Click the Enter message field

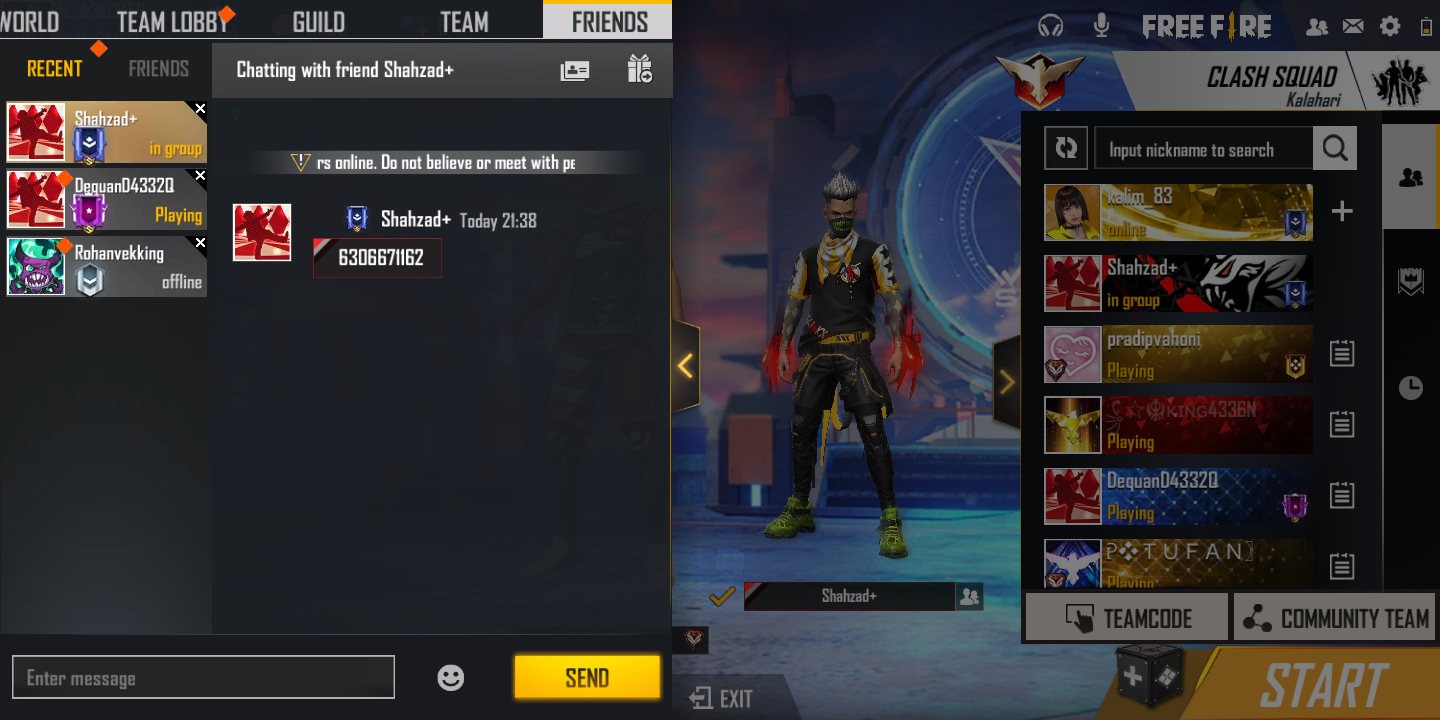[x=203, y=678]
